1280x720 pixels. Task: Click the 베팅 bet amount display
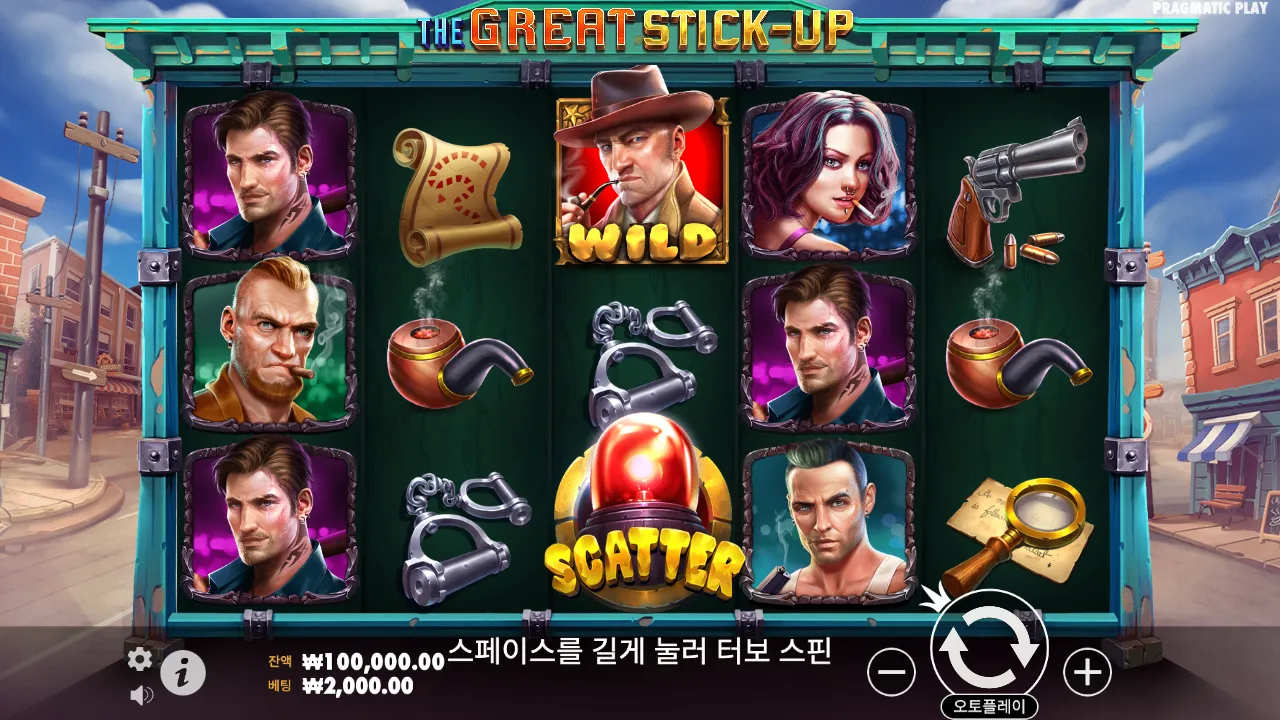coord(340,686)
